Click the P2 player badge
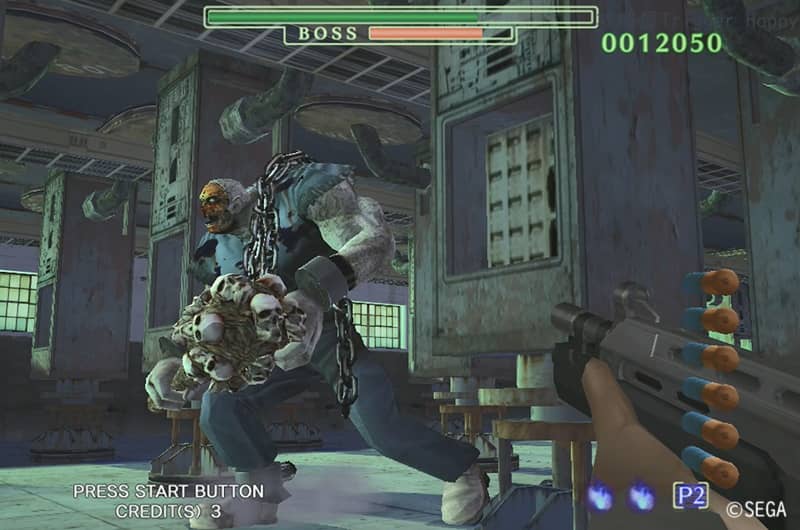The image size is (800, 530). pos(690,495)
